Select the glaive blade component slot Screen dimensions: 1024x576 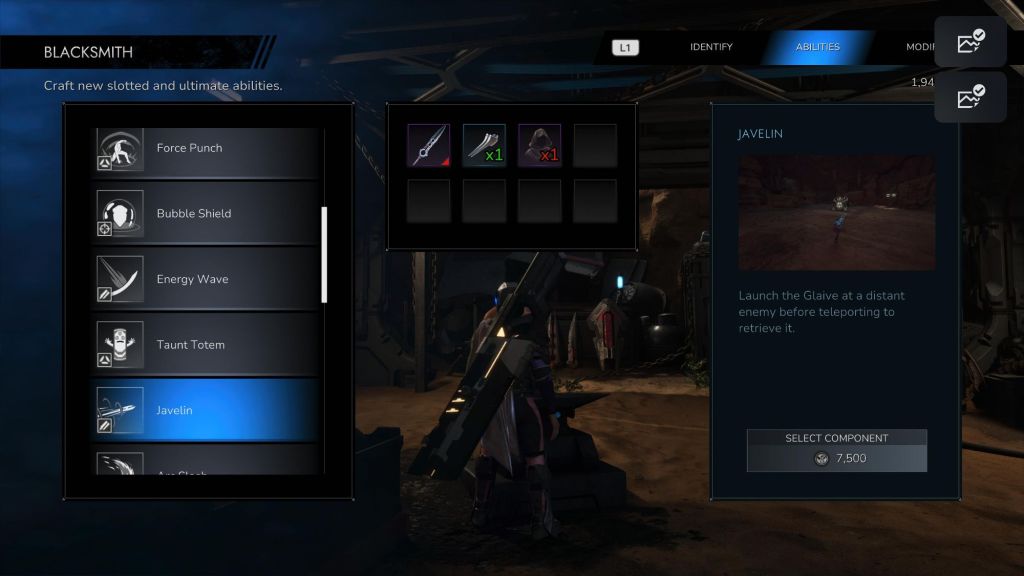point(428,145)
